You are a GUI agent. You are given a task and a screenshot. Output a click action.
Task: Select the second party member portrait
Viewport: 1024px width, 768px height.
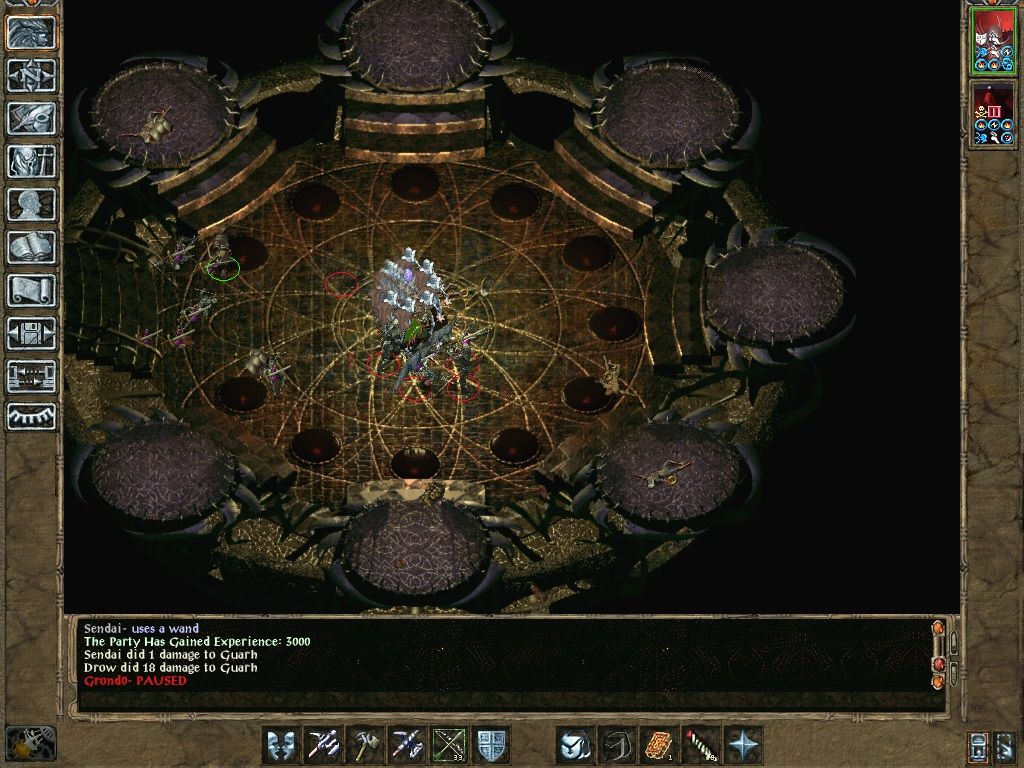pyautogui.click(x=992, y=115)
